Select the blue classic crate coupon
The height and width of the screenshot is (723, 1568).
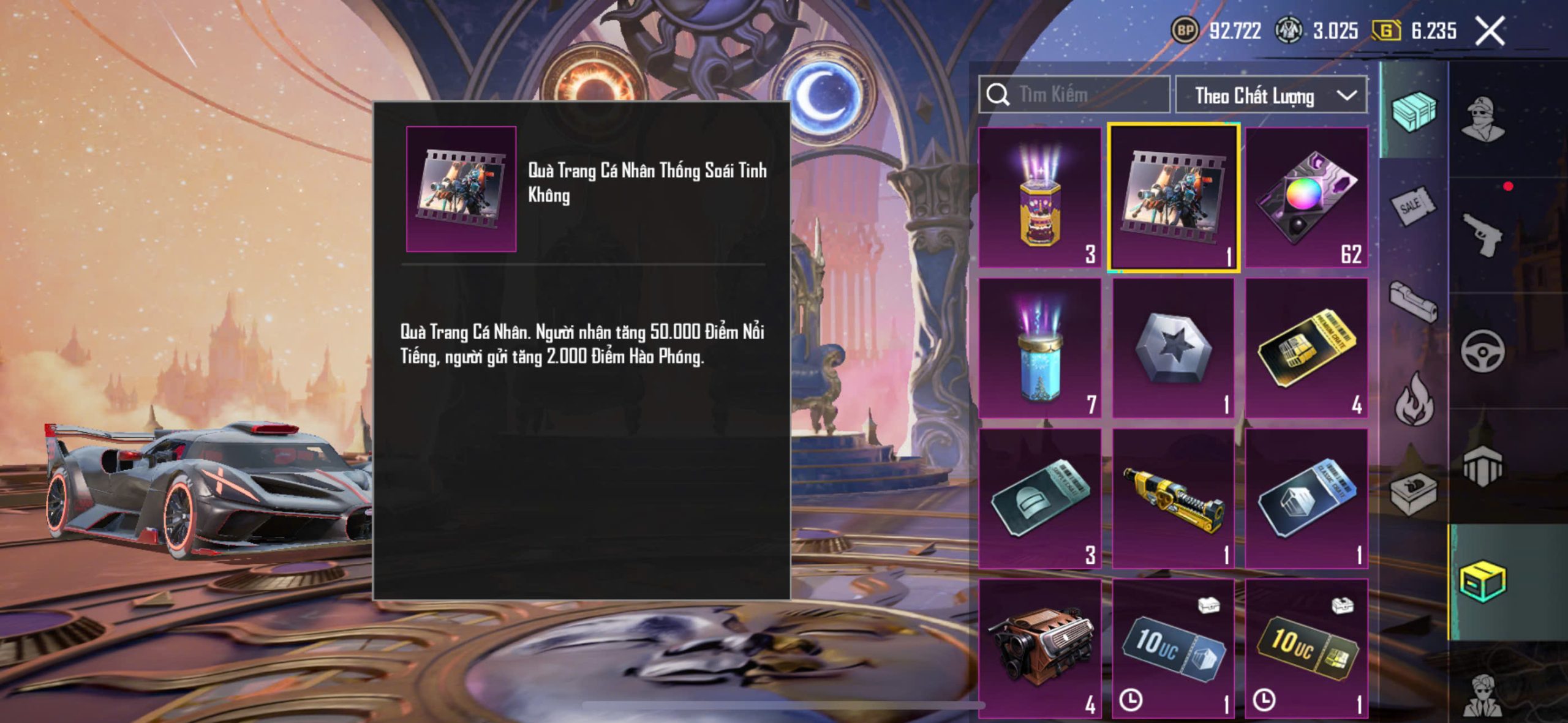pos(1306,499)
